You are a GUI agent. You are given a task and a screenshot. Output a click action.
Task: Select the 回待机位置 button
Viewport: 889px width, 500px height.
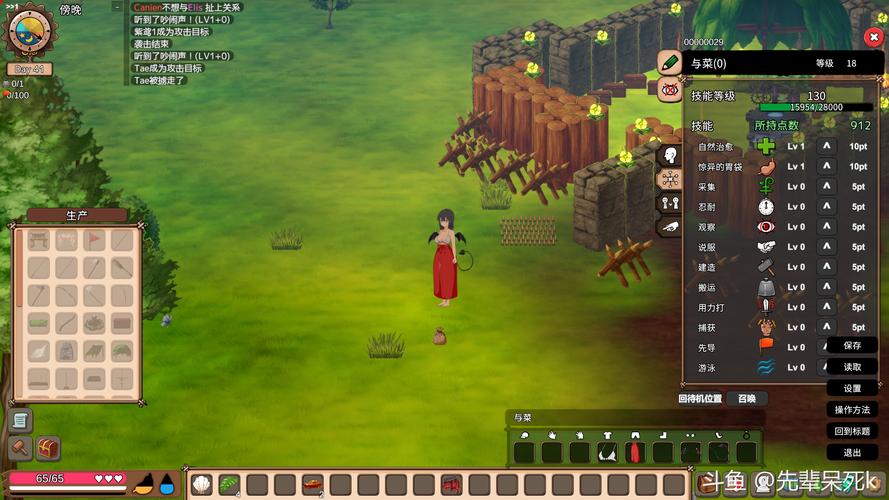click(700, 398)
